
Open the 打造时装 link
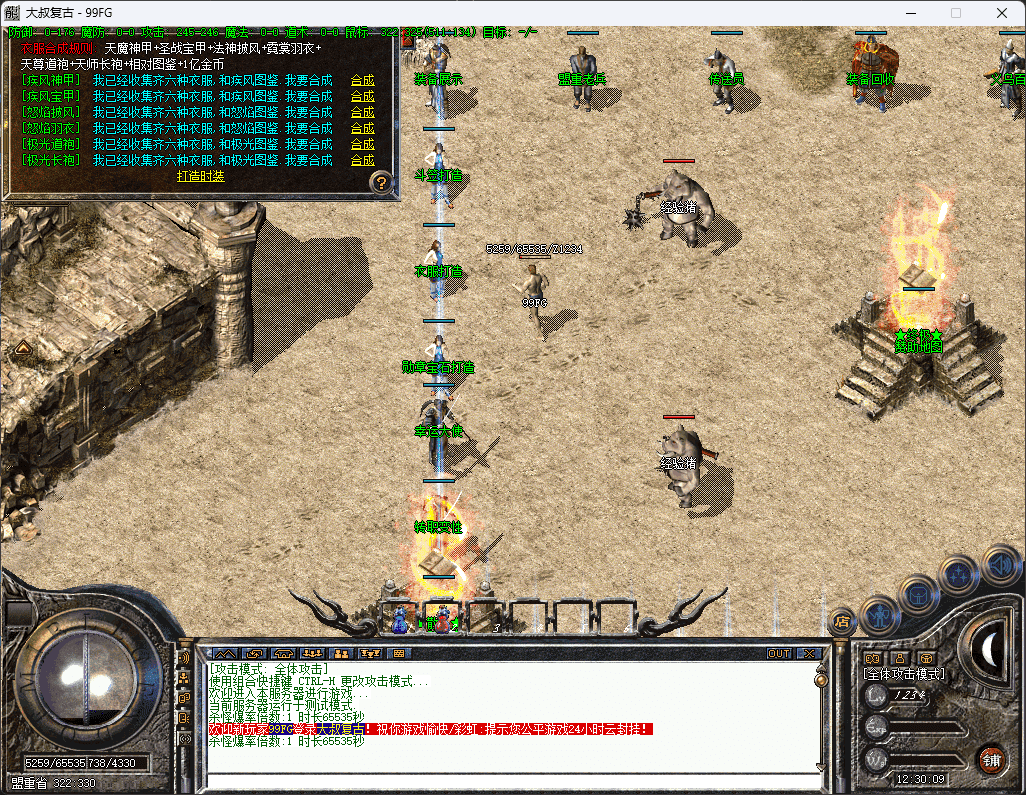point(200,176)
